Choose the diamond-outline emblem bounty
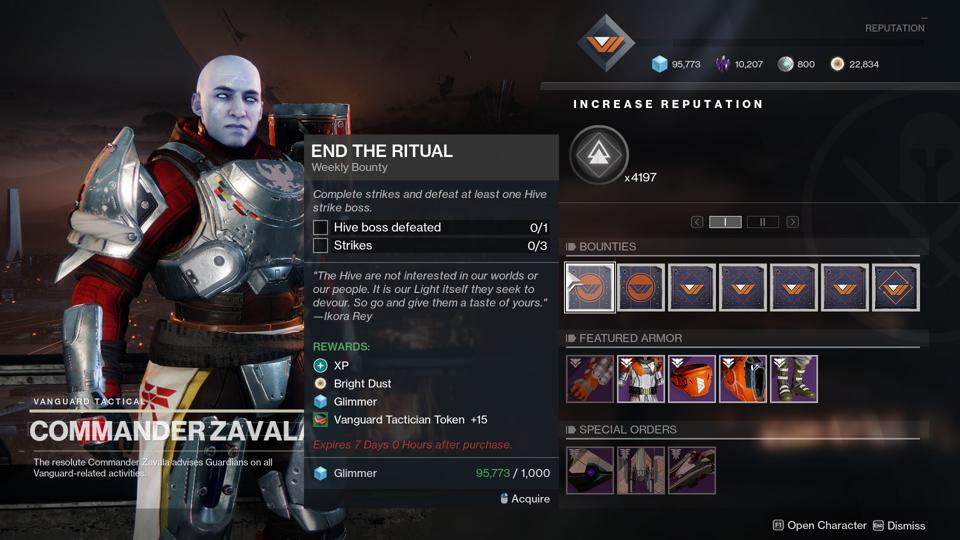Viewport: 960px width, 540px height. click(x=895, y=287)
